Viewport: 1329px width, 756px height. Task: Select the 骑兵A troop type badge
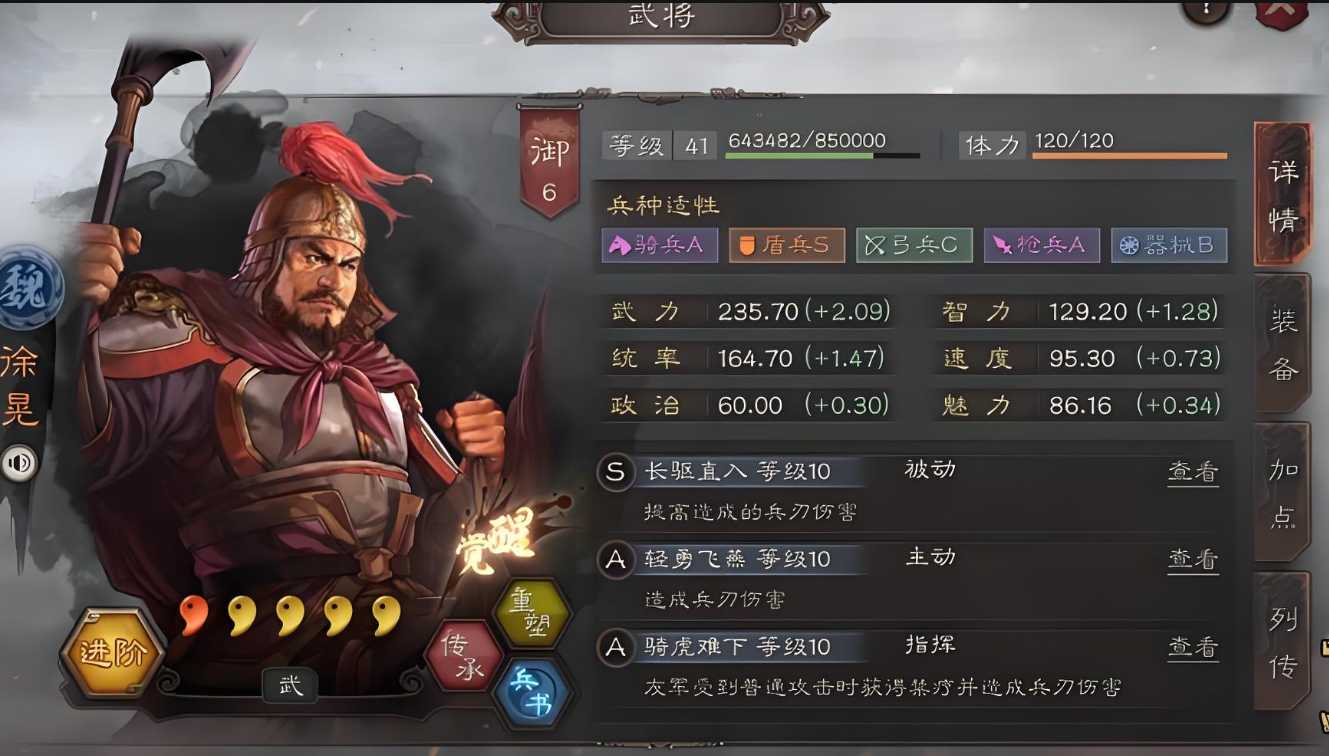tap(659, 245)
